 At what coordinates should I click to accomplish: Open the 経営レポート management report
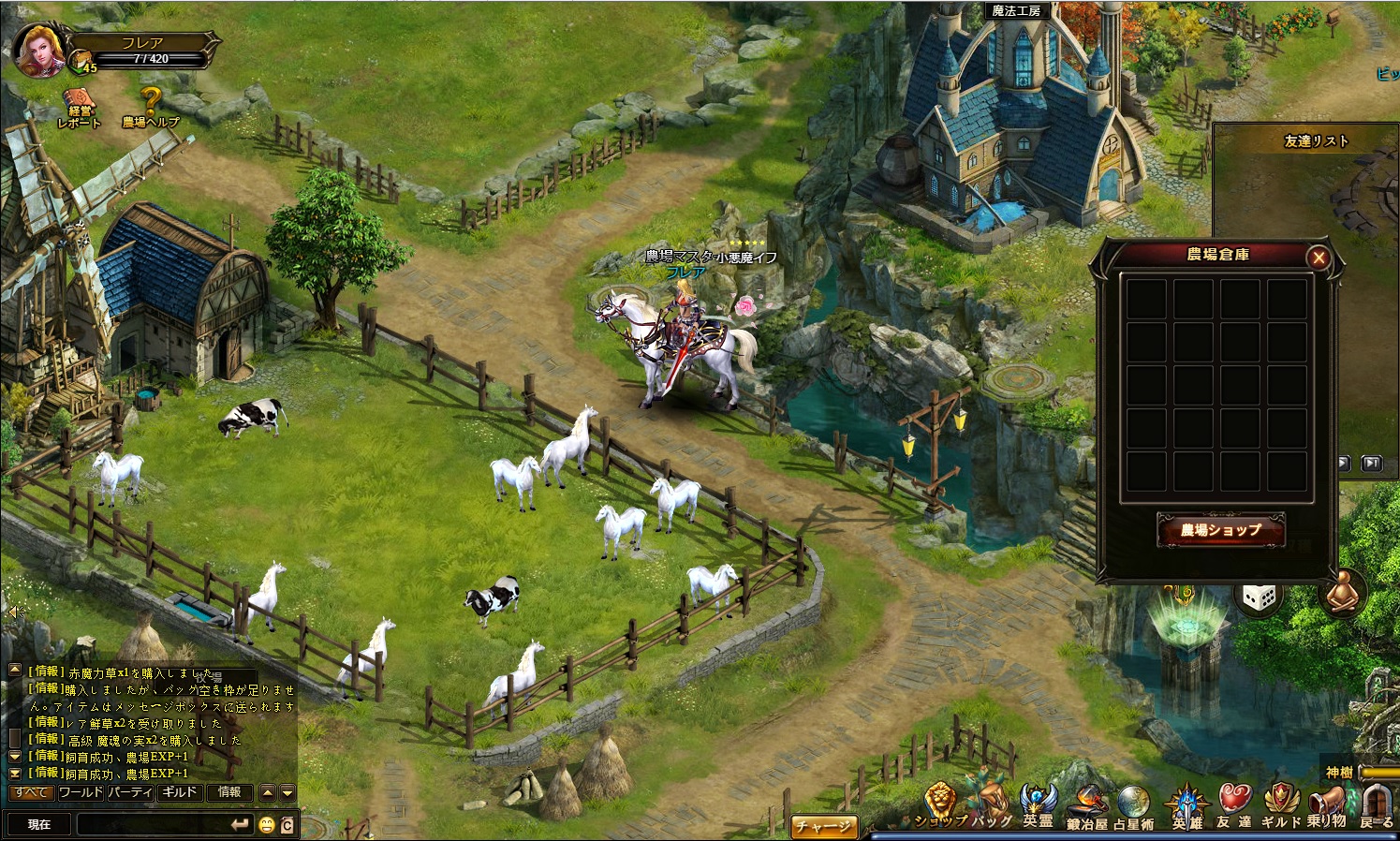80,109
